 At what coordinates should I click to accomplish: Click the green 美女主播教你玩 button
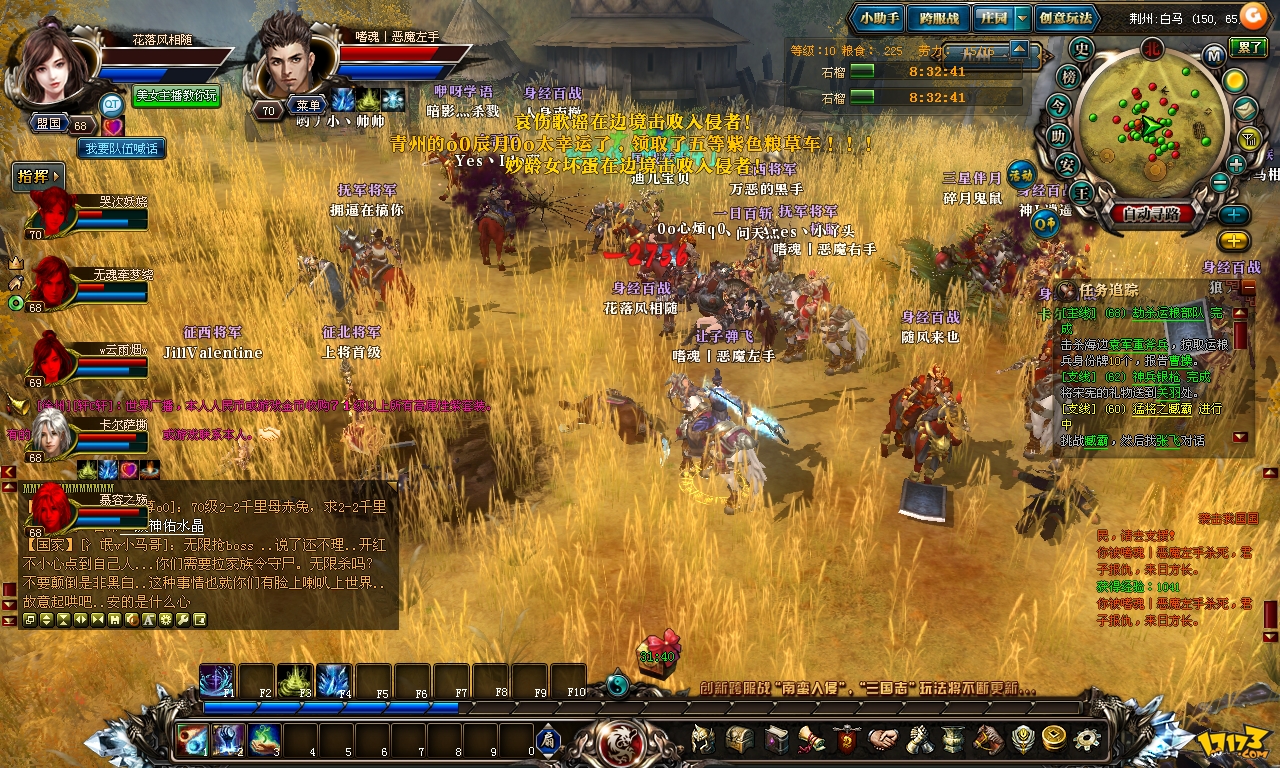click(177, 96)
